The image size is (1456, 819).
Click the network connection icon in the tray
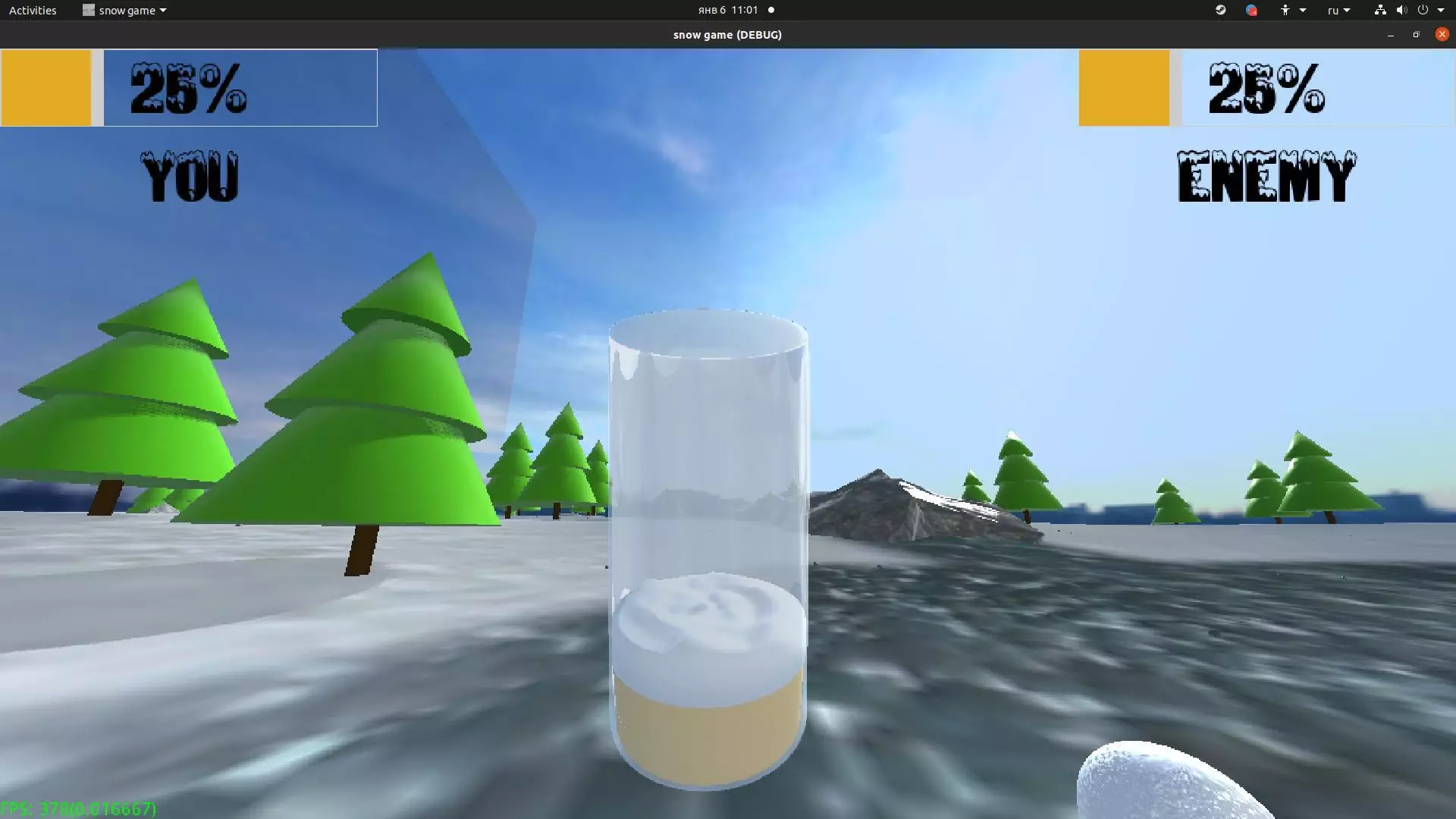(x=1380, y=10)
